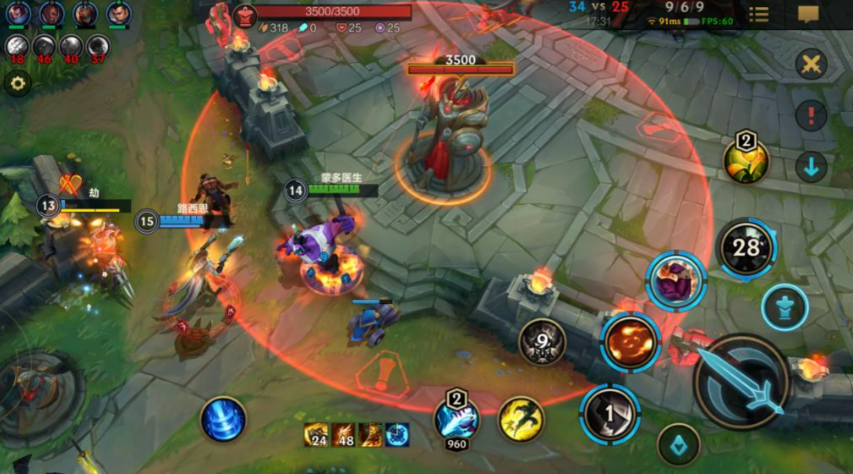
Task: Select the first ally champion portrait
Action: [19, 14]
